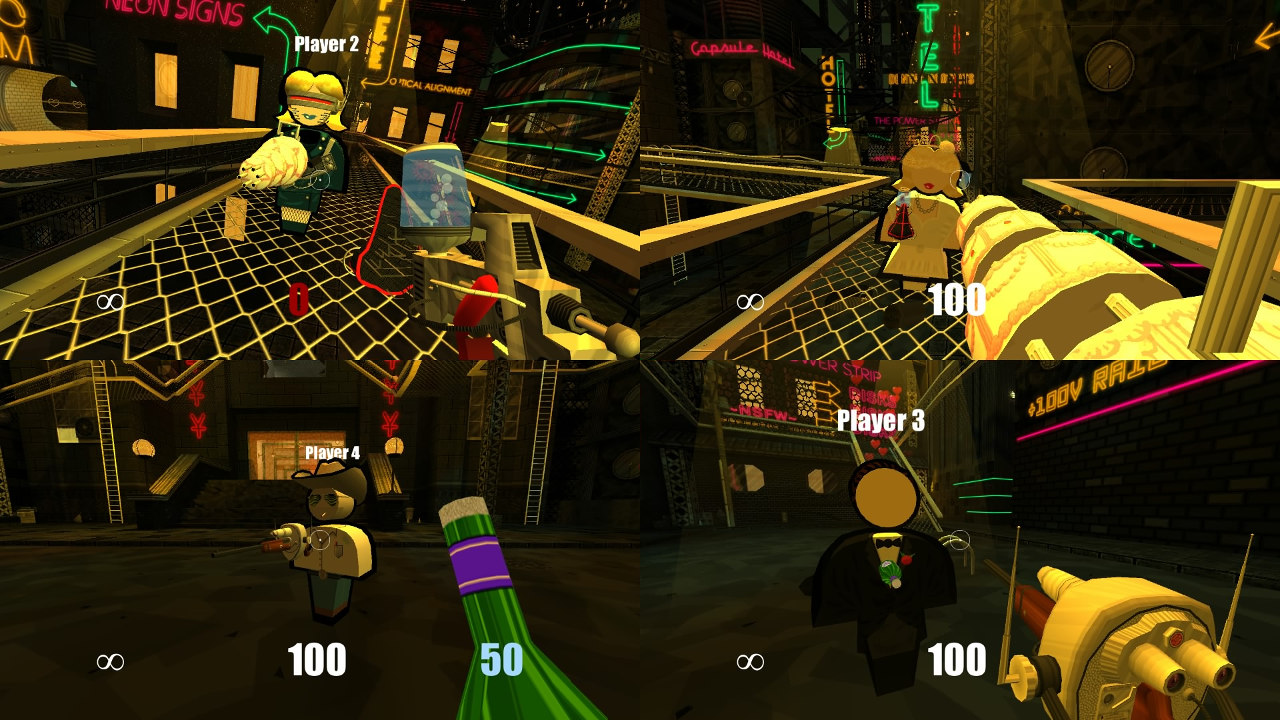Select the infinity ammo symbol in Player 4's screen
The height and width of the screenshot is (720, 1280).
point(110,660)
